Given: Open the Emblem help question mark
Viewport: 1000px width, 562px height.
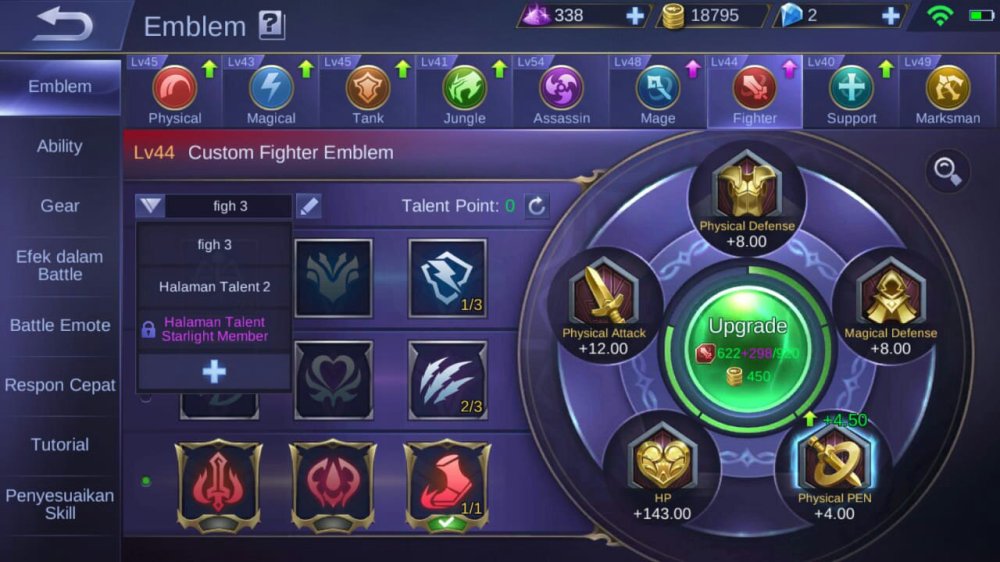Looking at the screenshot, I should (x=271, y=25).
